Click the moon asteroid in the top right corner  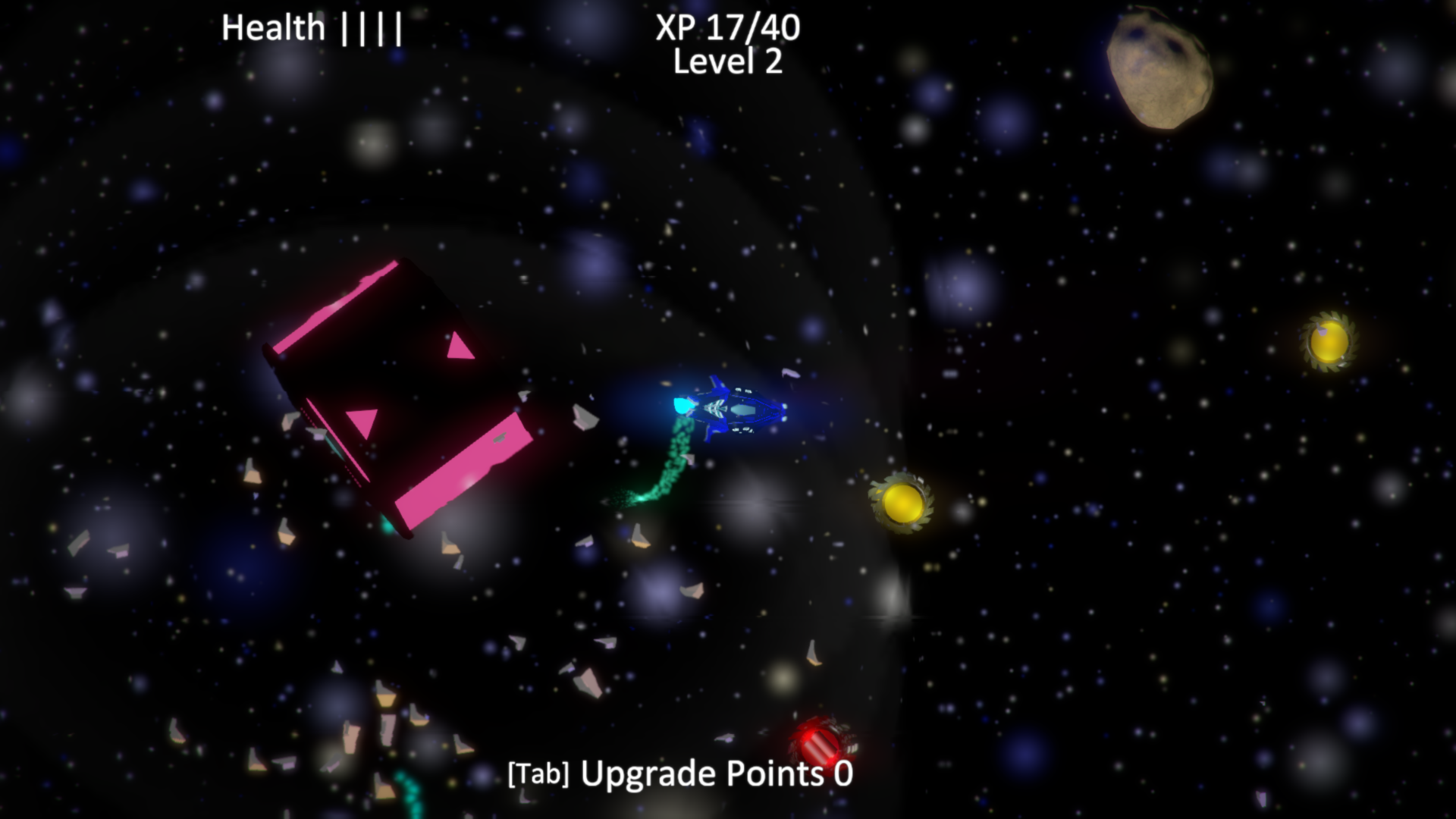1158,68
